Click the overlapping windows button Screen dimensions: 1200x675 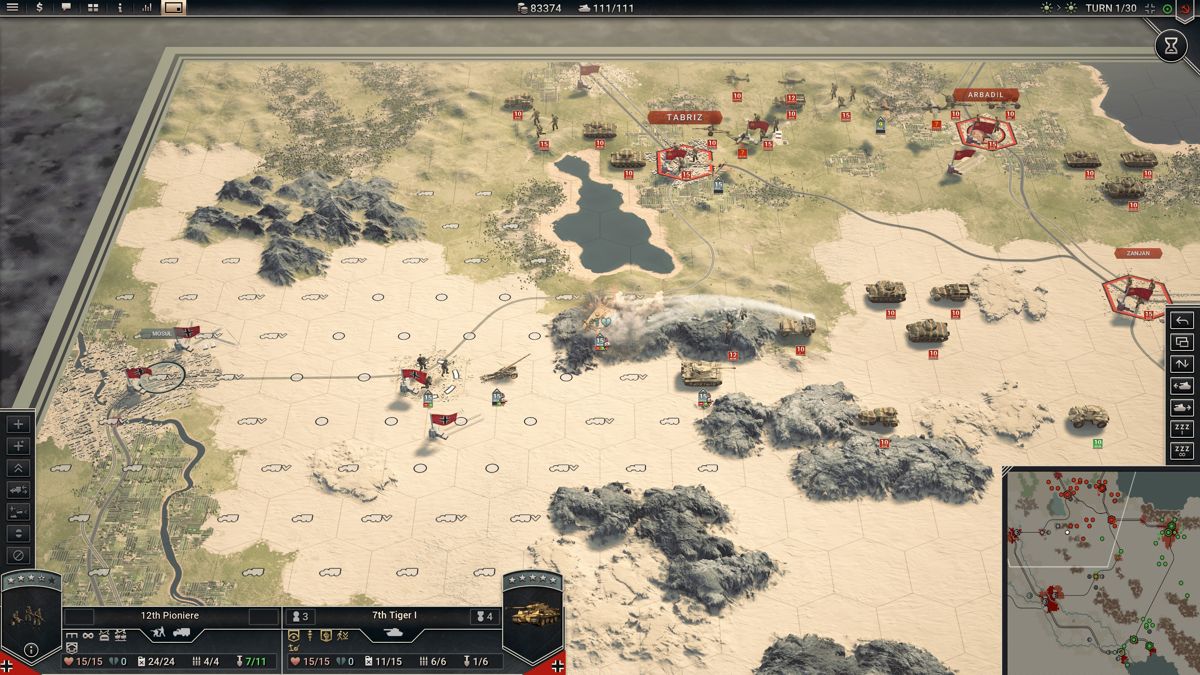pos(1182,343)
